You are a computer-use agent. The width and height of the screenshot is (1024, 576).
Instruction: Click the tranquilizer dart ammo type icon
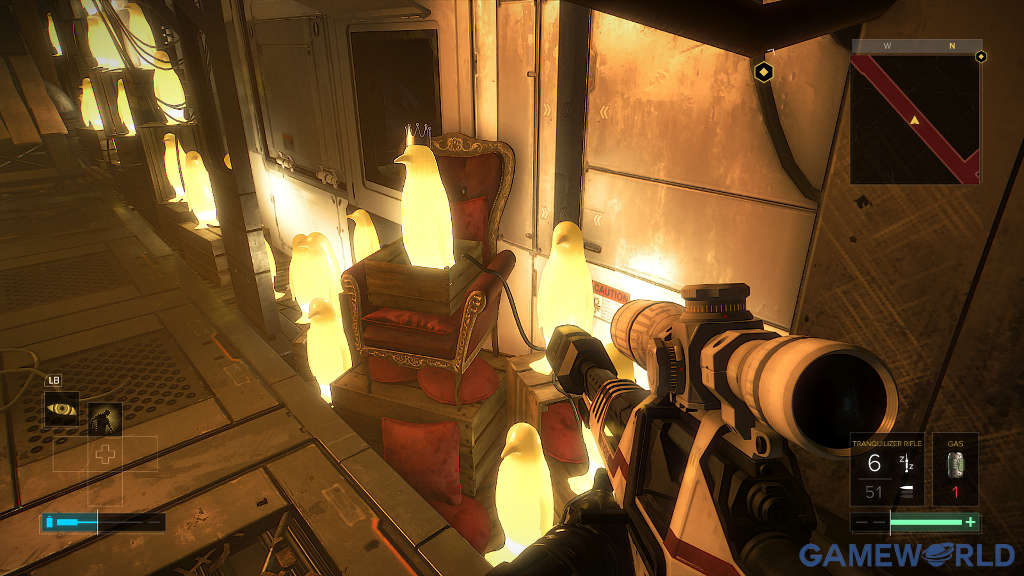click(907, 461)
